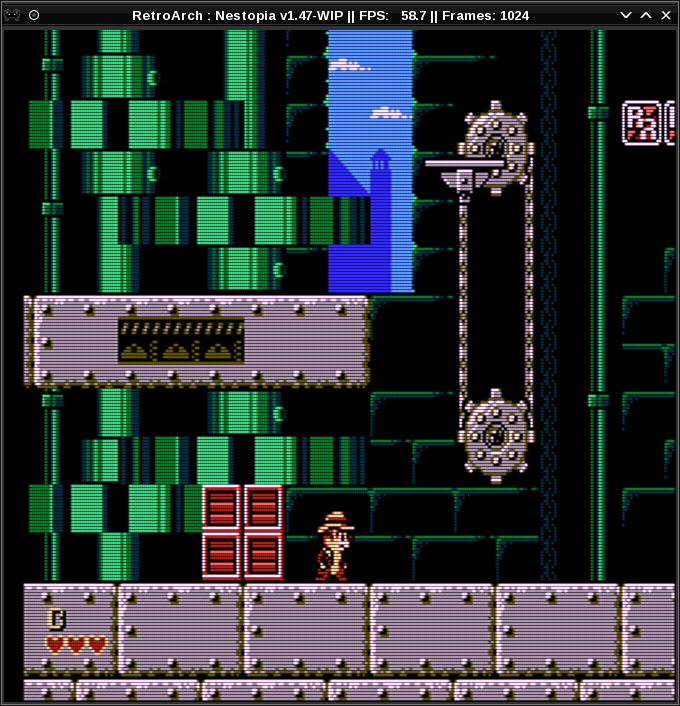
Task: Close the RetroArch window
Action: (x=666, y=15)
